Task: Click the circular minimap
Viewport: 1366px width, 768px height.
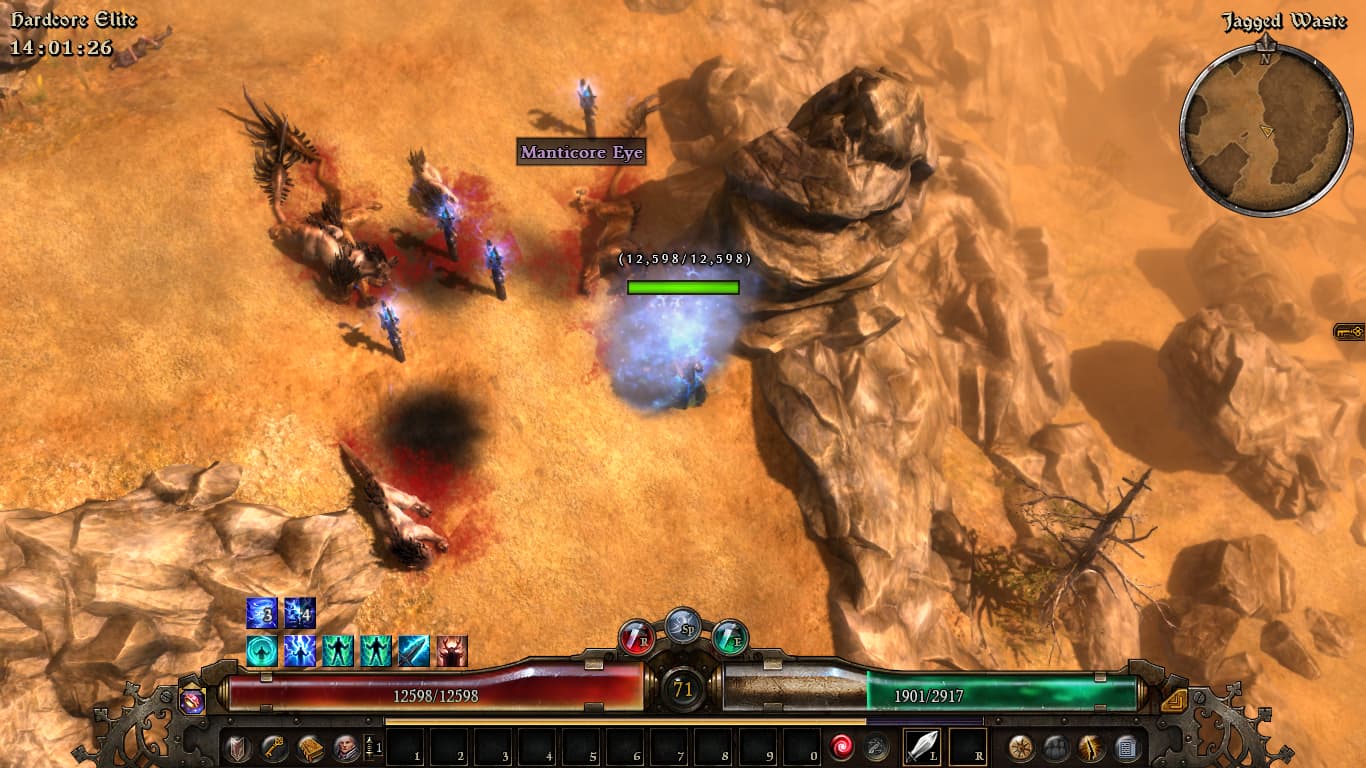Action: coord(1265,129)
